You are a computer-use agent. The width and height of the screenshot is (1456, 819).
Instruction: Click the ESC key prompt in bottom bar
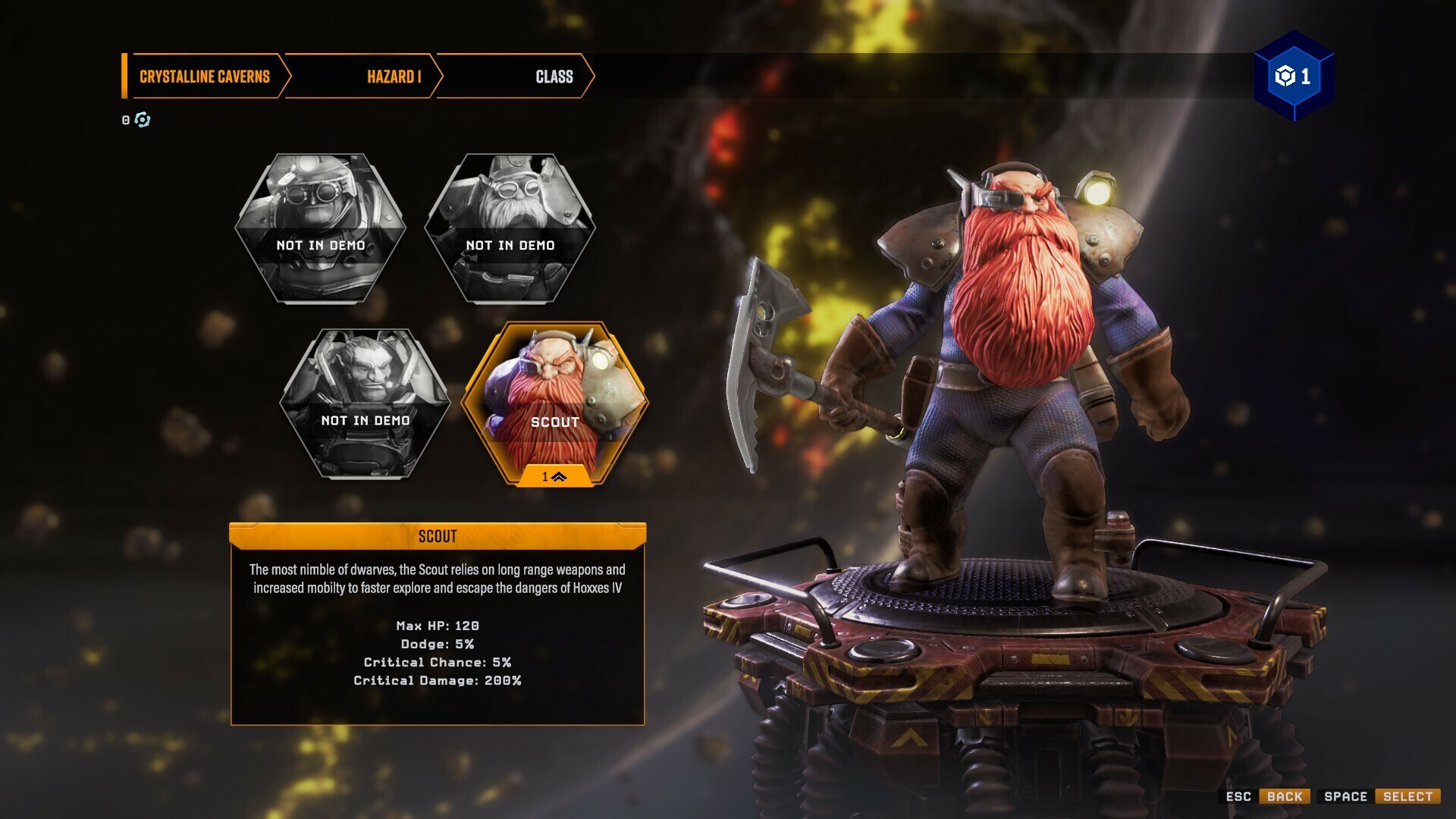(1239, 797)
